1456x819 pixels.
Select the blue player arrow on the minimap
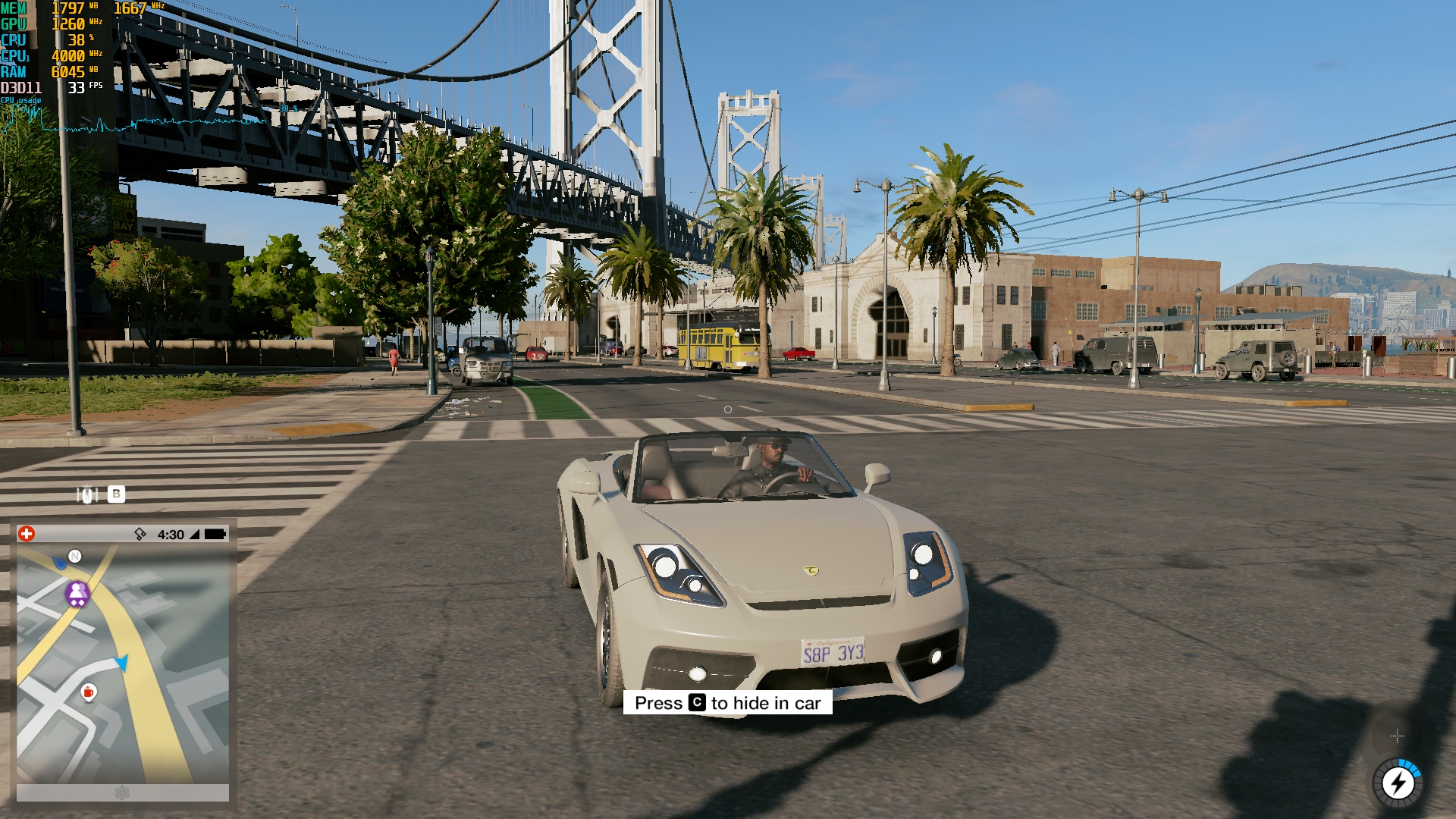[122, 663]
